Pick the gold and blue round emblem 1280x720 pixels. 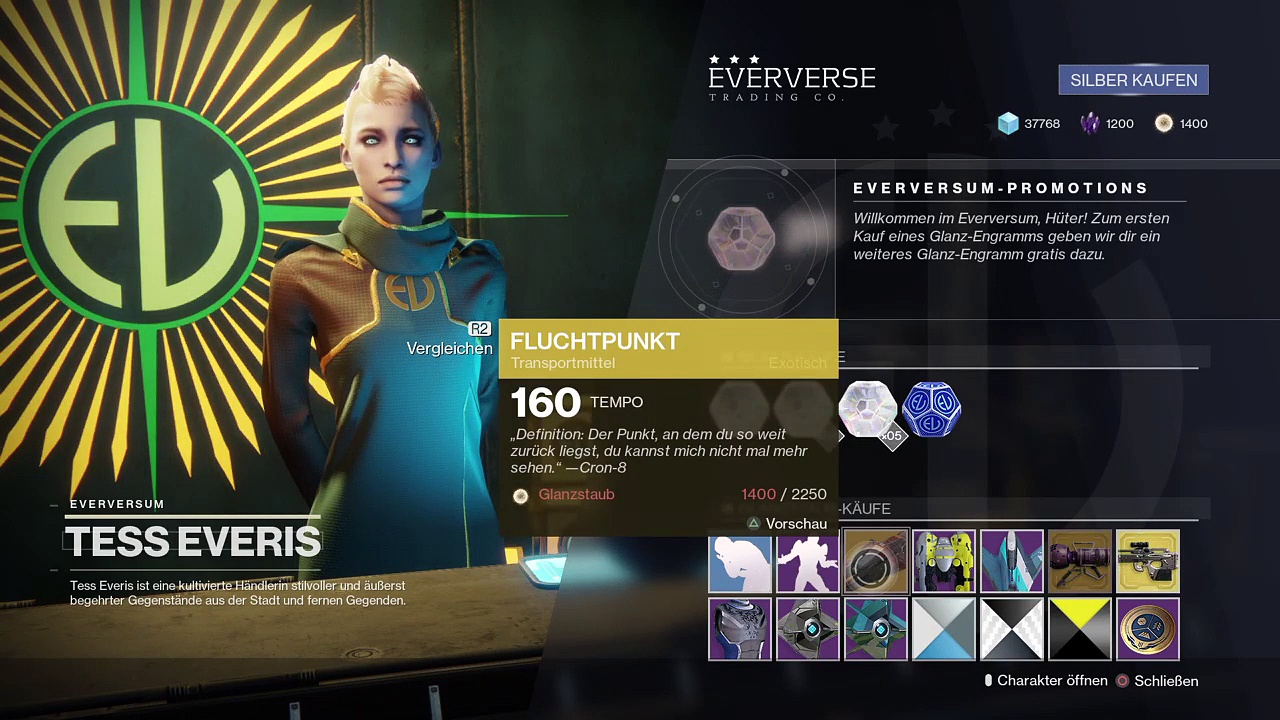(x=1148, y=630)
